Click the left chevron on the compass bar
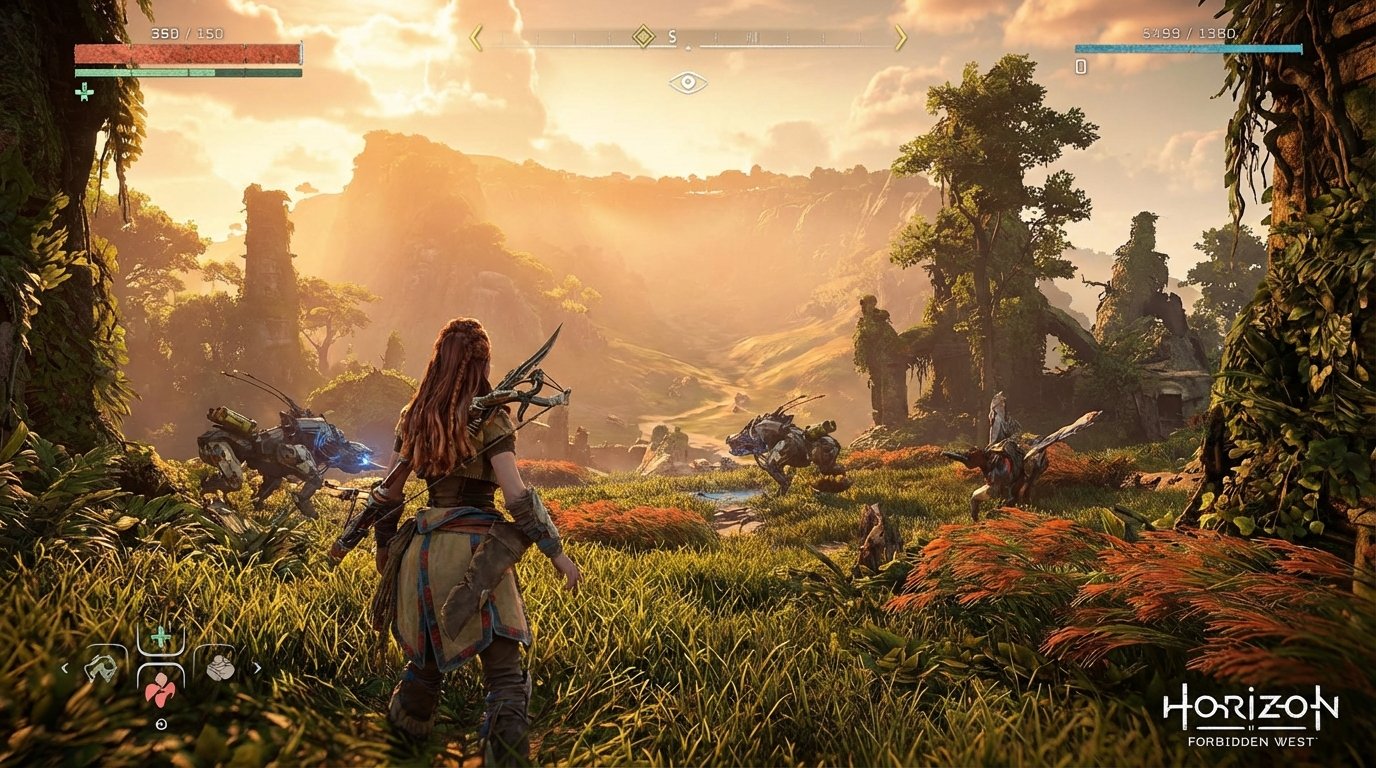 [473, 37]
